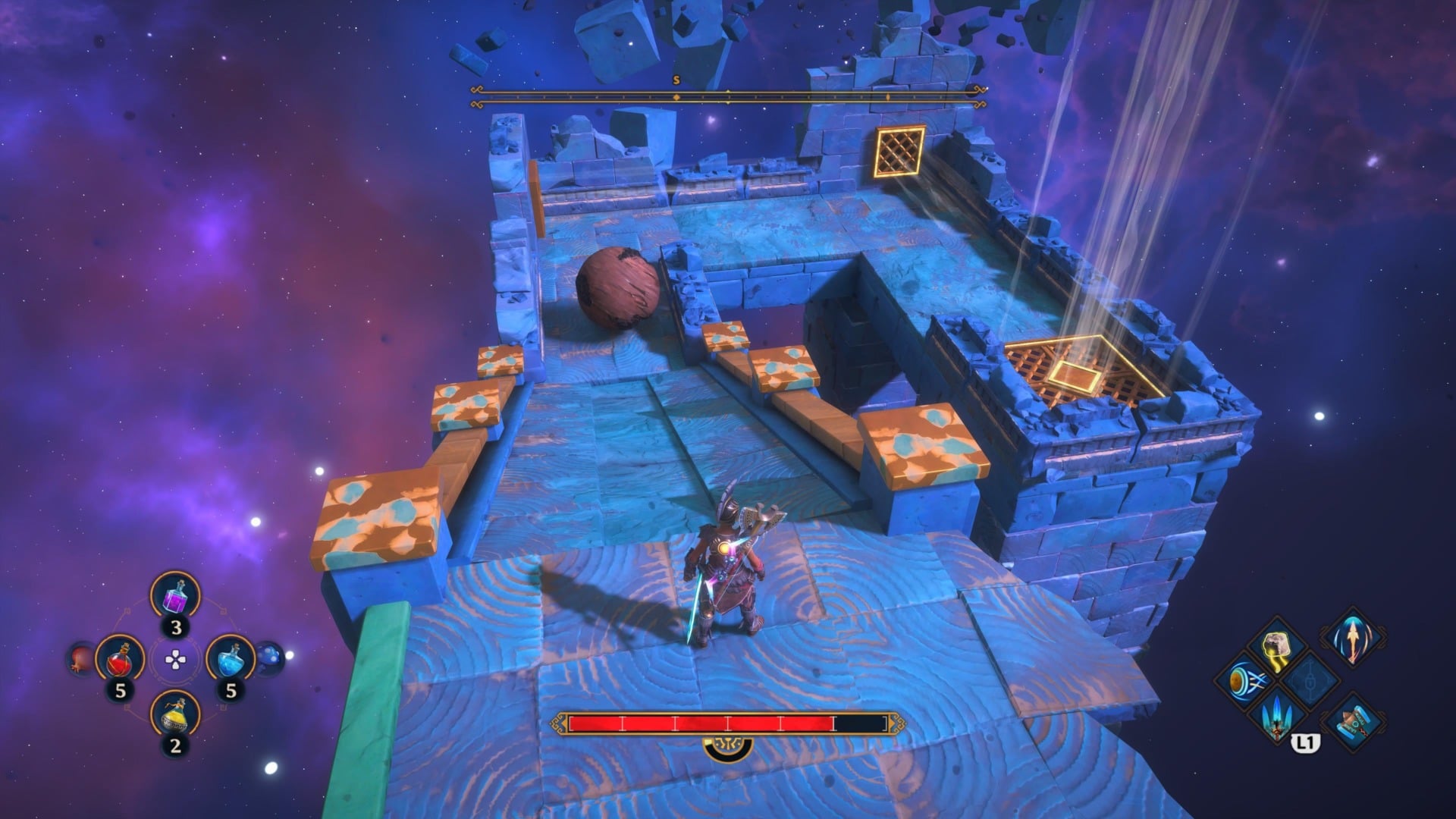Screen dimensions: 1456x819
Task: Click the D-pad symbol at the potion wheel center
Action: click(x=175, y=659)
